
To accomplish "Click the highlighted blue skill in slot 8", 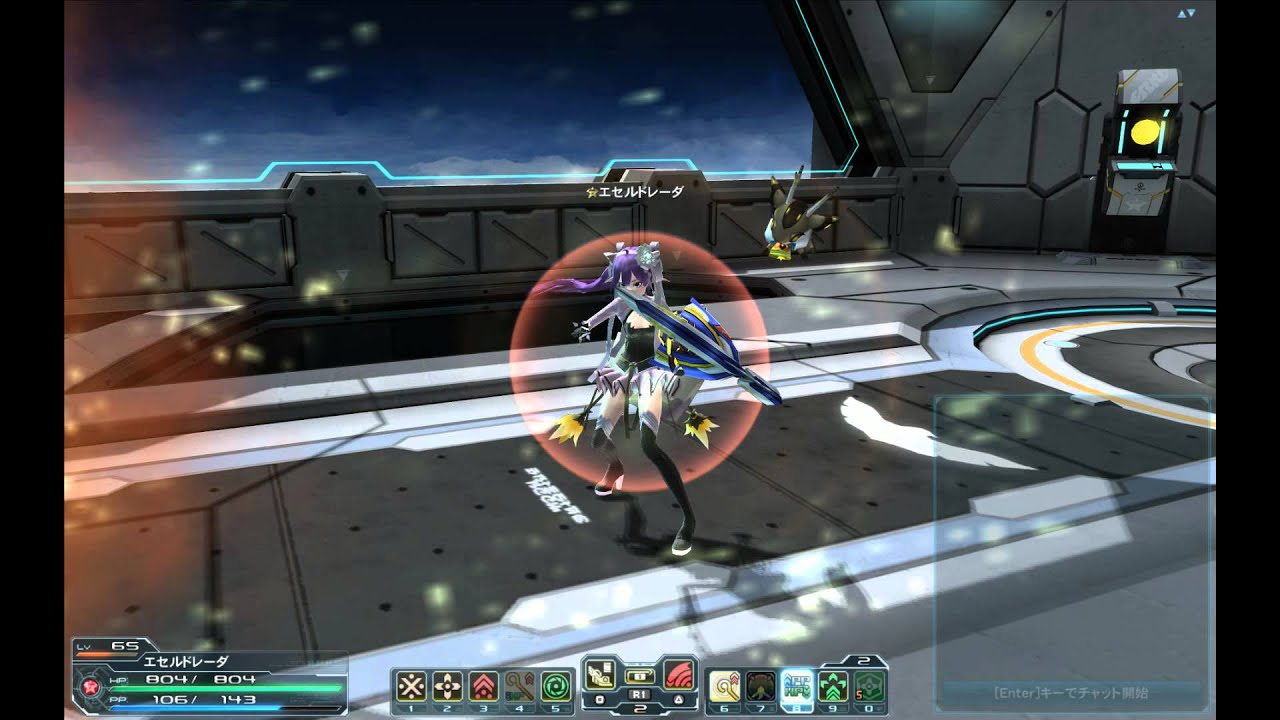I will point(797,685).
